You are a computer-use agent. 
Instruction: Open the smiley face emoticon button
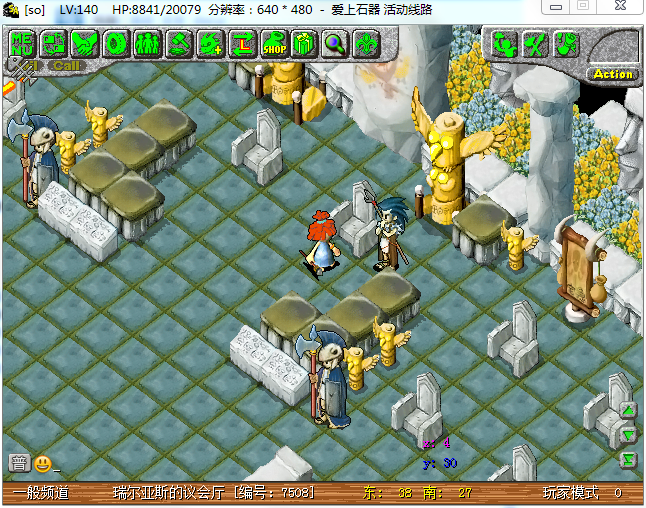click(43, 463)
